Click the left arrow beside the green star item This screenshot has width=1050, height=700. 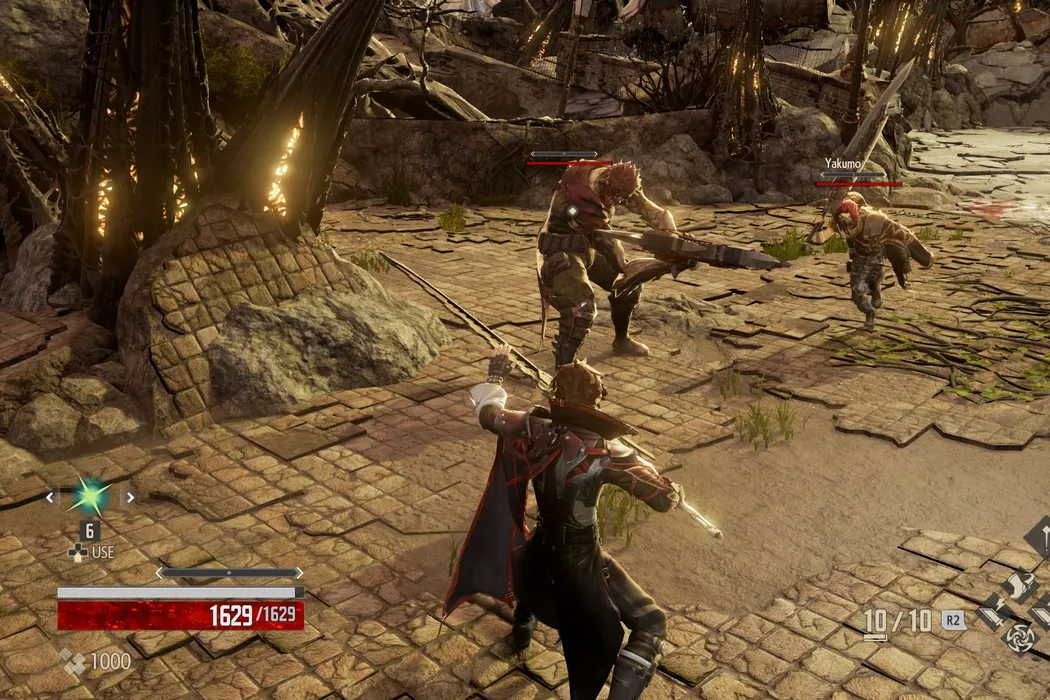click(50, 497)
